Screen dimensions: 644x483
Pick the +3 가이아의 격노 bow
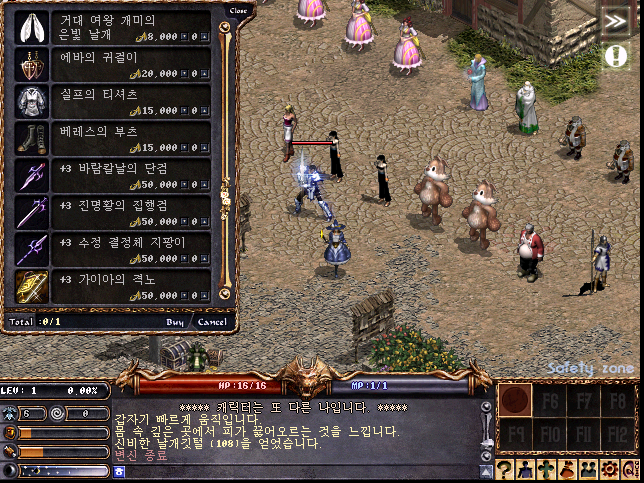pos(112,286)
